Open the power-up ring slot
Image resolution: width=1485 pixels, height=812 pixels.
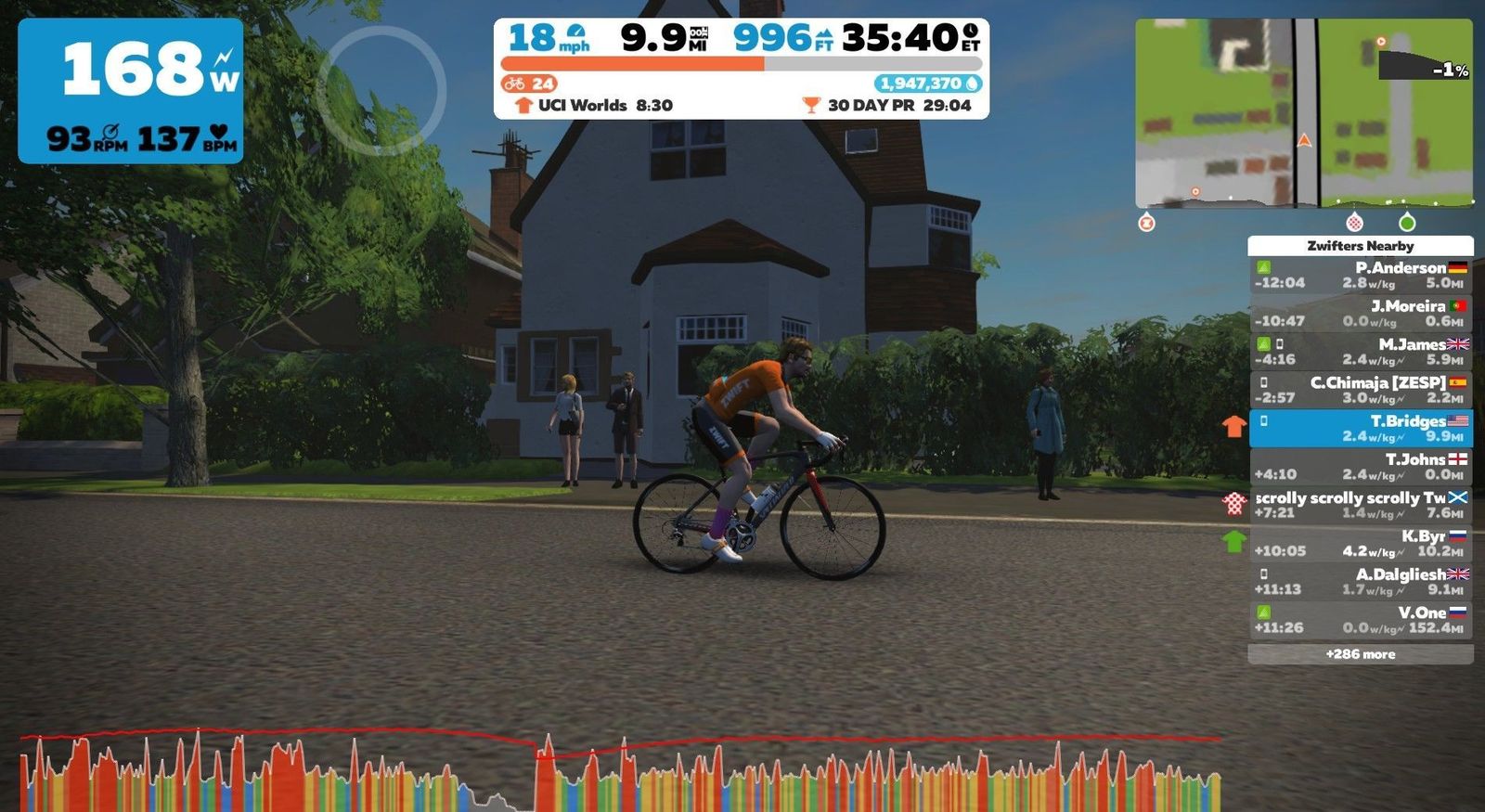381,91
